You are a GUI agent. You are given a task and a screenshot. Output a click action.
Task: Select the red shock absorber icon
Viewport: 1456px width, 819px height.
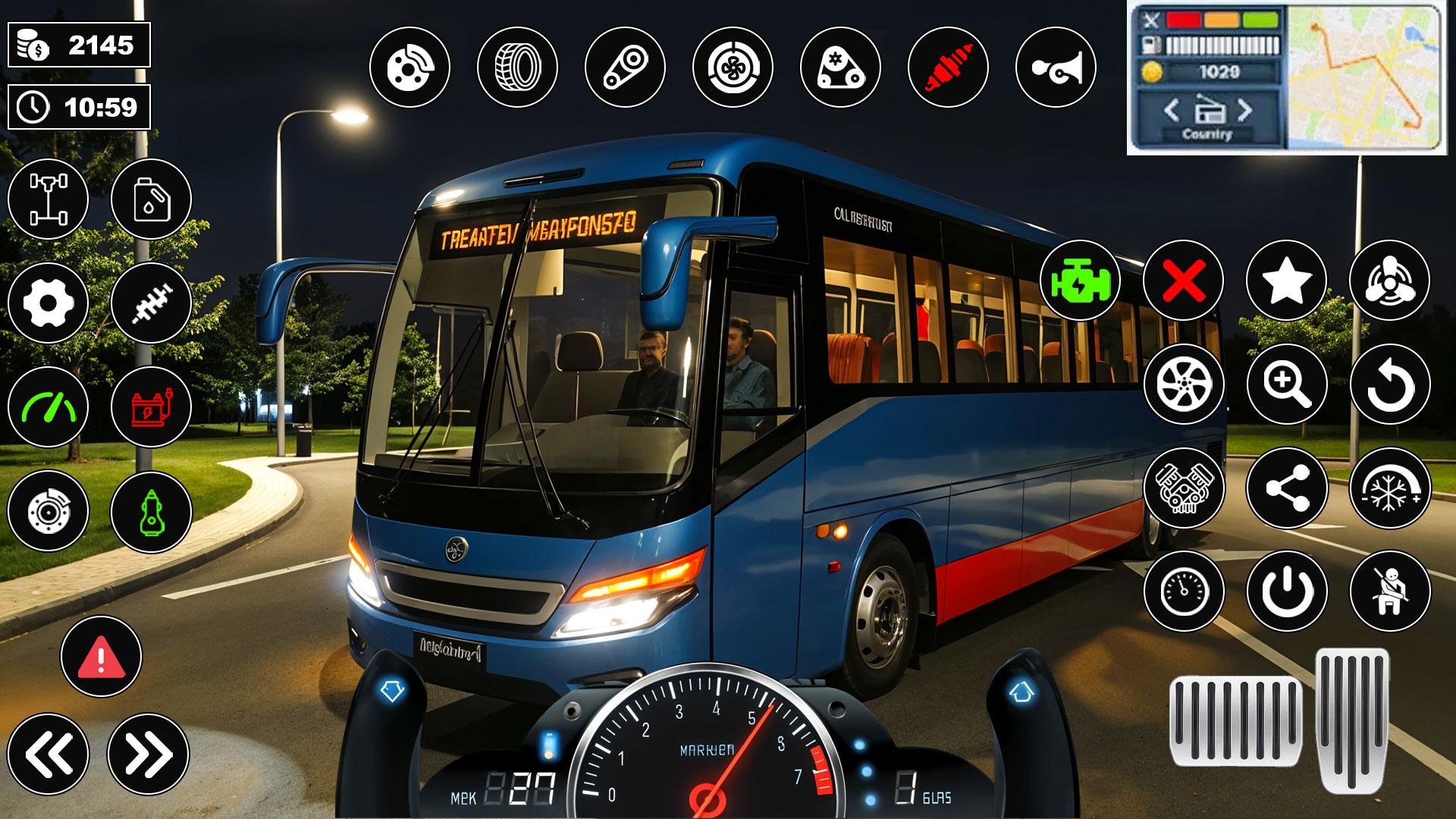948,67
